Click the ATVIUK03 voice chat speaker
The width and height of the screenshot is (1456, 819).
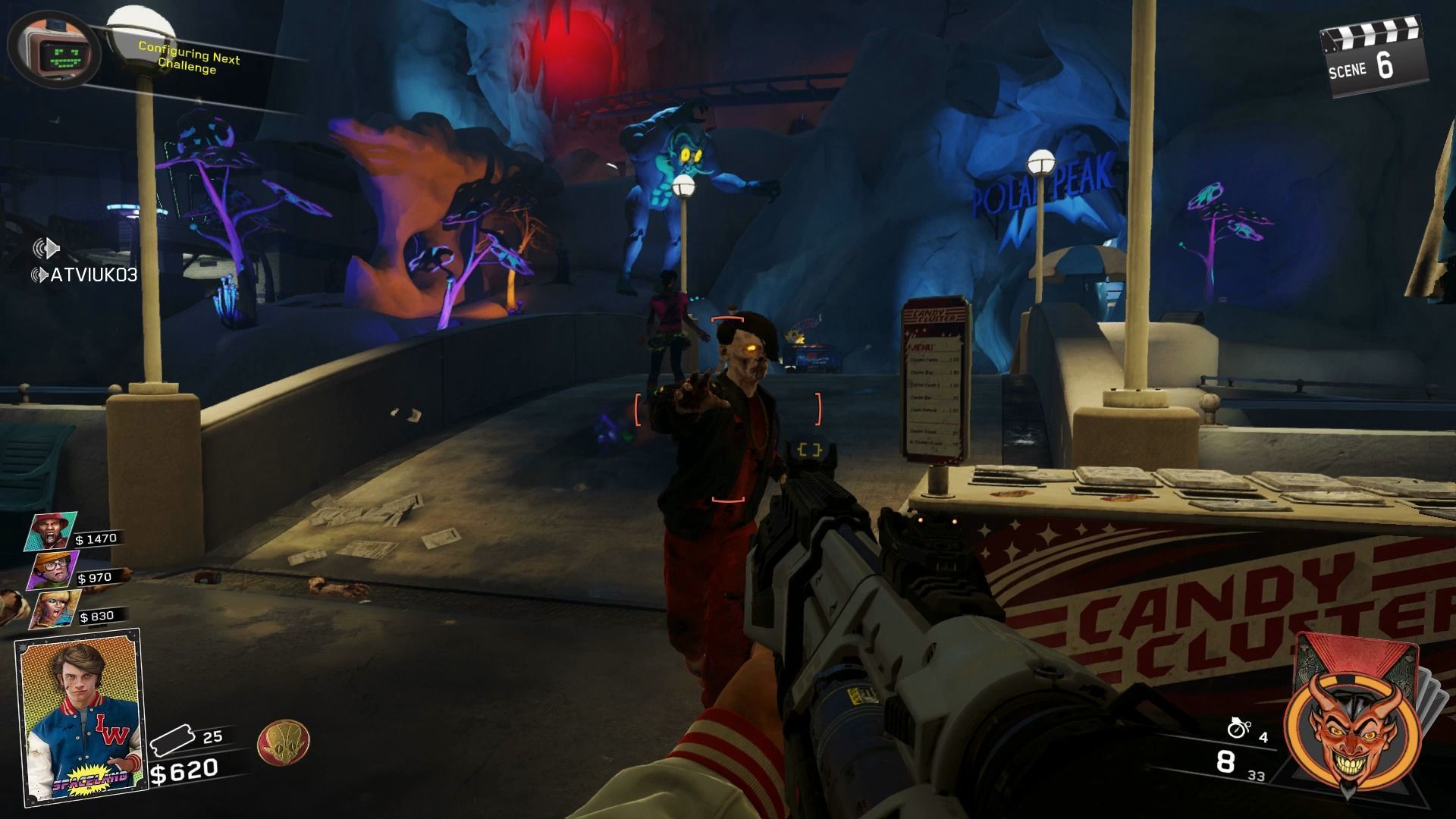click(x=39, y=275)
